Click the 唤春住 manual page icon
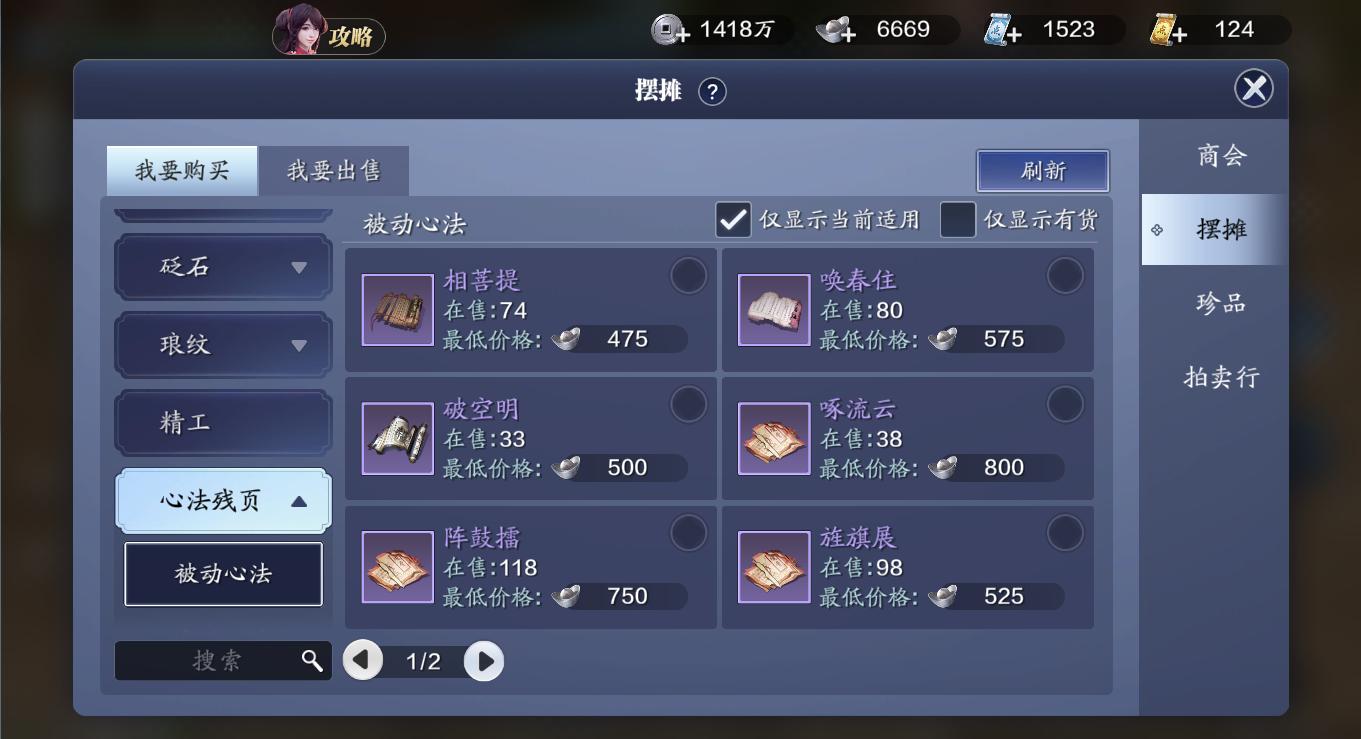The width and height of the screenshot is (1361, 739). point(774,308)
